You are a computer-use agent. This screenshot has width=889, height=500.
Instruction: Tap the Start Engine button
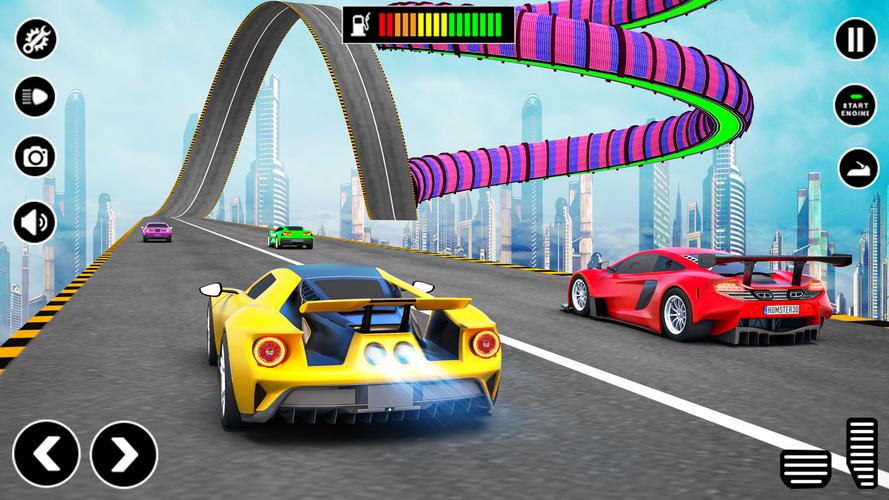855,104
